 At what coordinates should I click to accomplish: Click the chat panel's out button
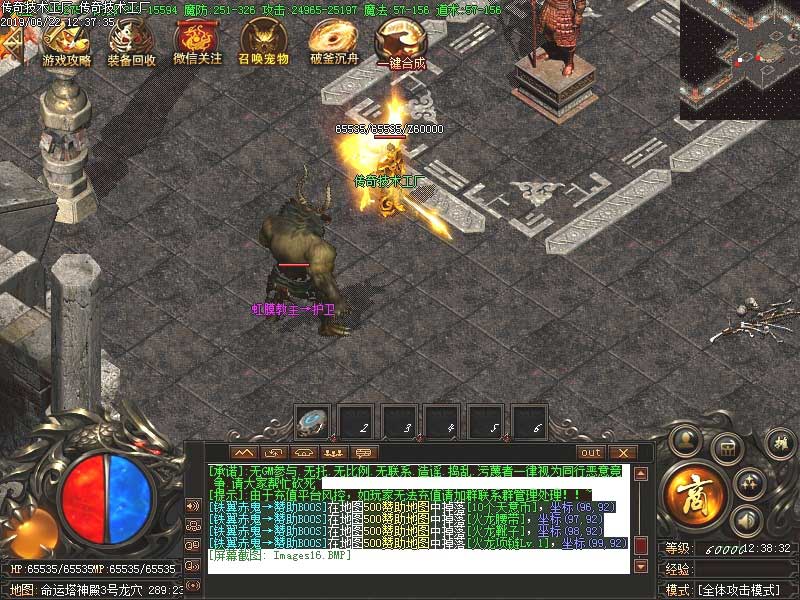coord(591,453)
